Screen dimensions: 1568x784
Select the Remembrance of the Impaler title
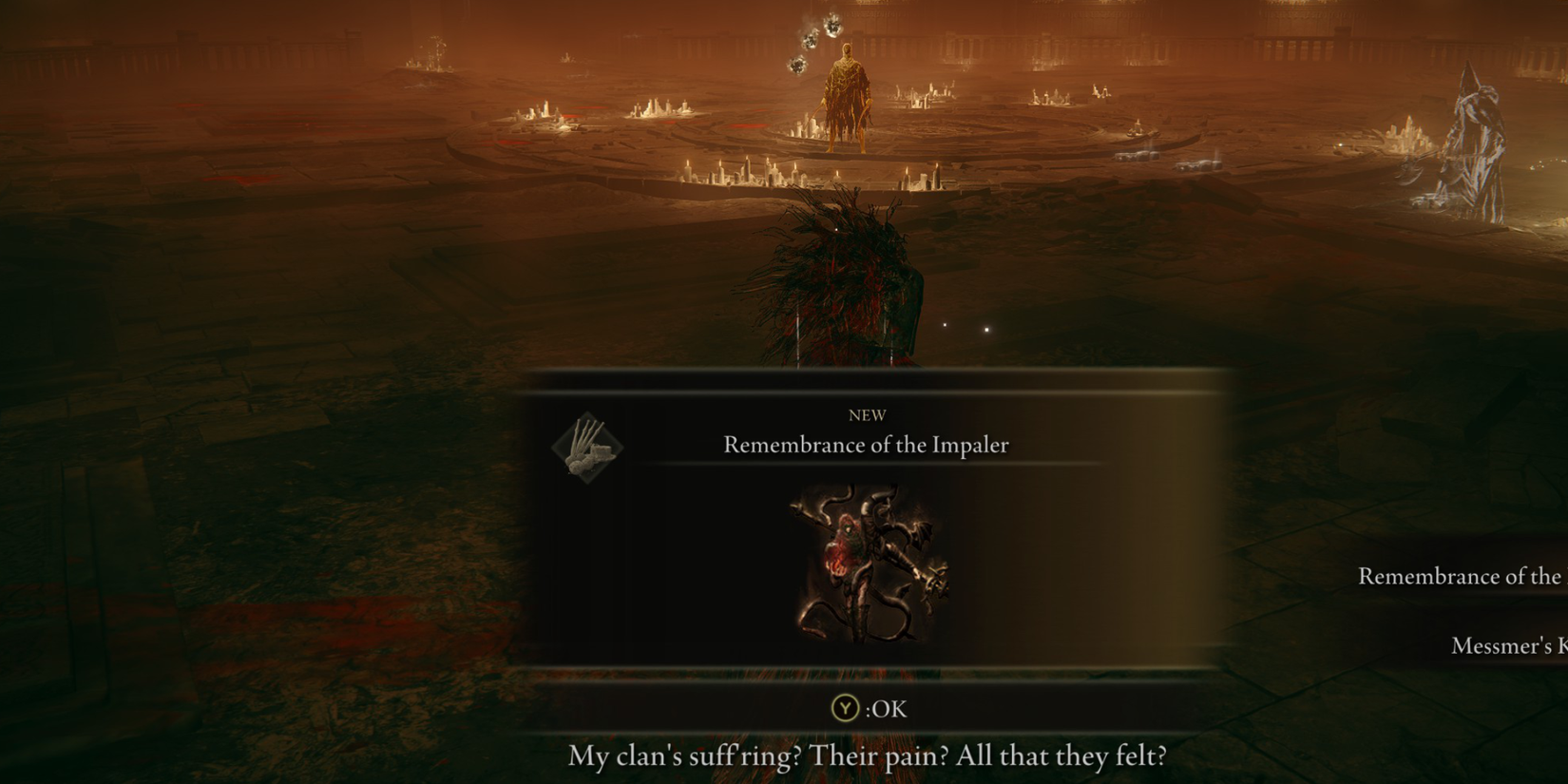click(x=866, y=444)
